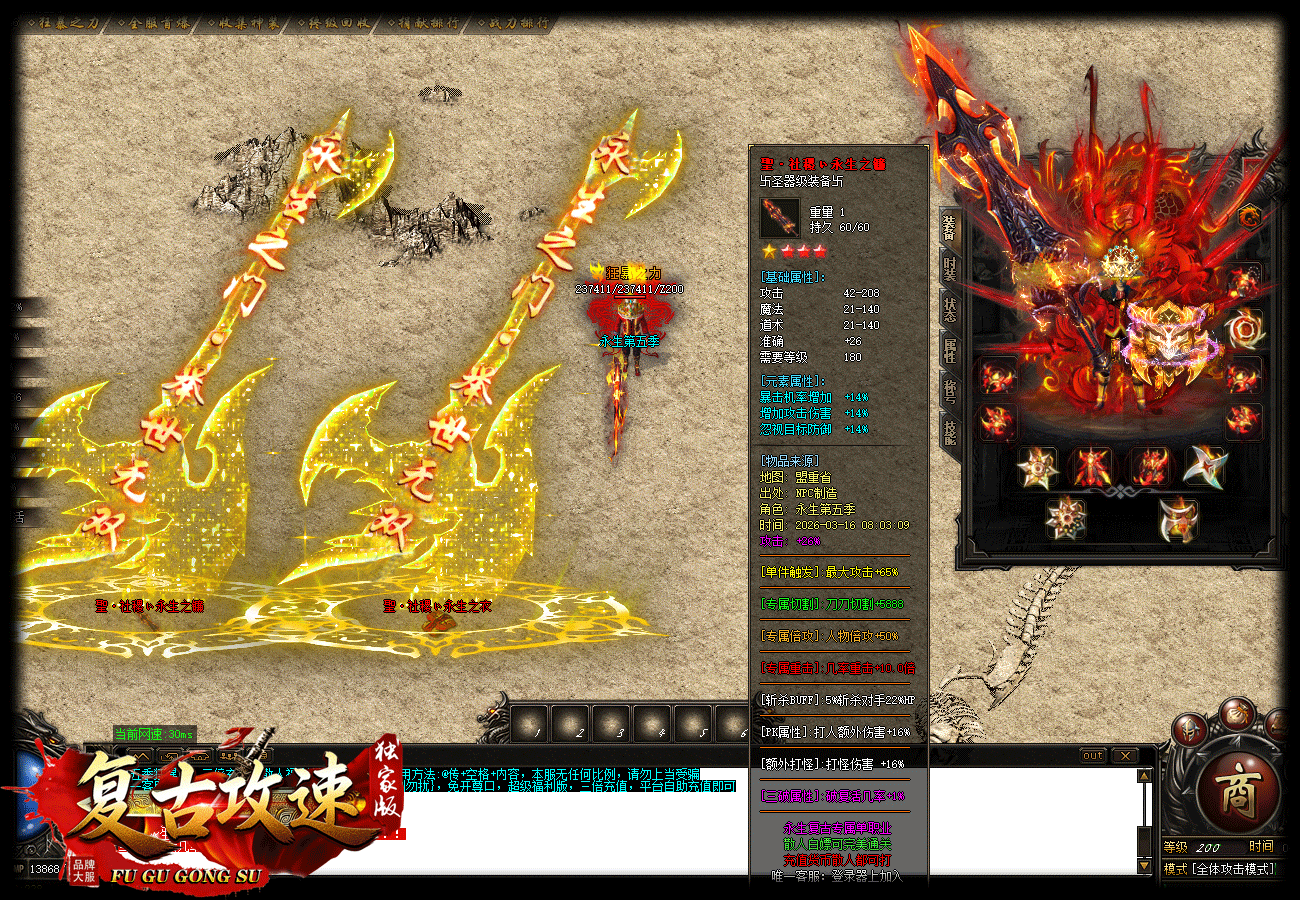Image resolution: width=1300 pixels, height=900 pixels.
Task: Click the 全体攻击模式 attack mode label
Action: coord(1230,869)
